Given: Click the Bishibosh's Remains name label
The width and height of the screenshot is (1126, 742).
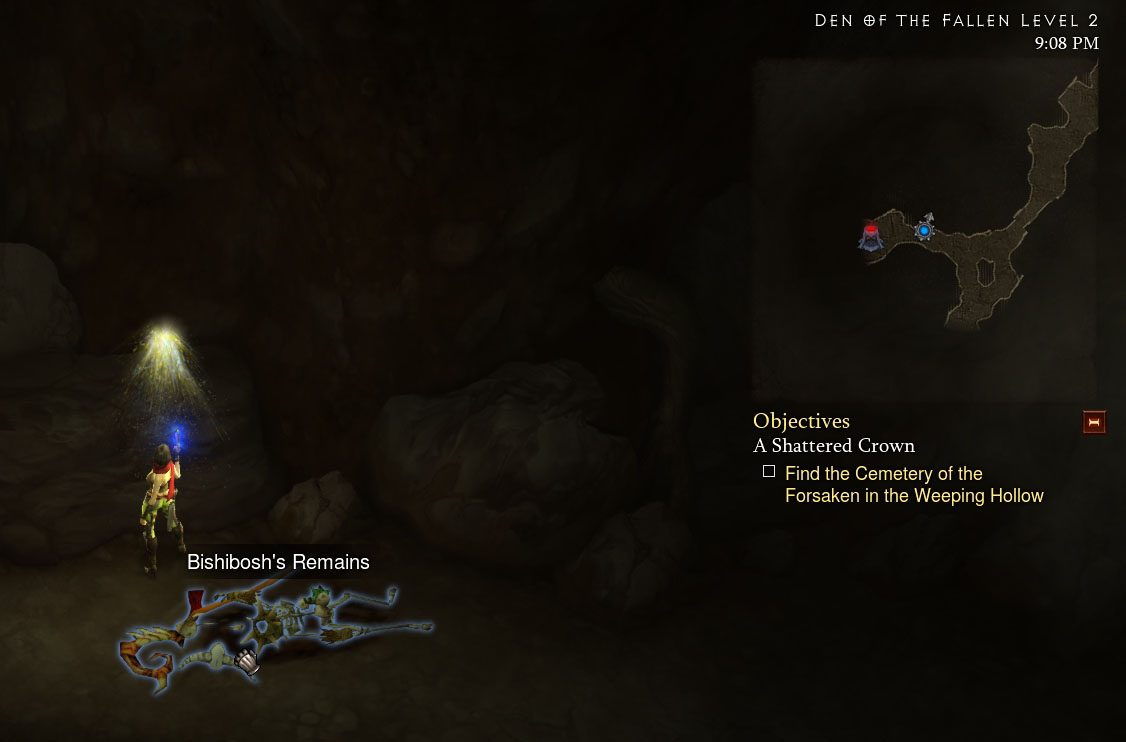Looking at the screenshot, I should click(278, 562).
